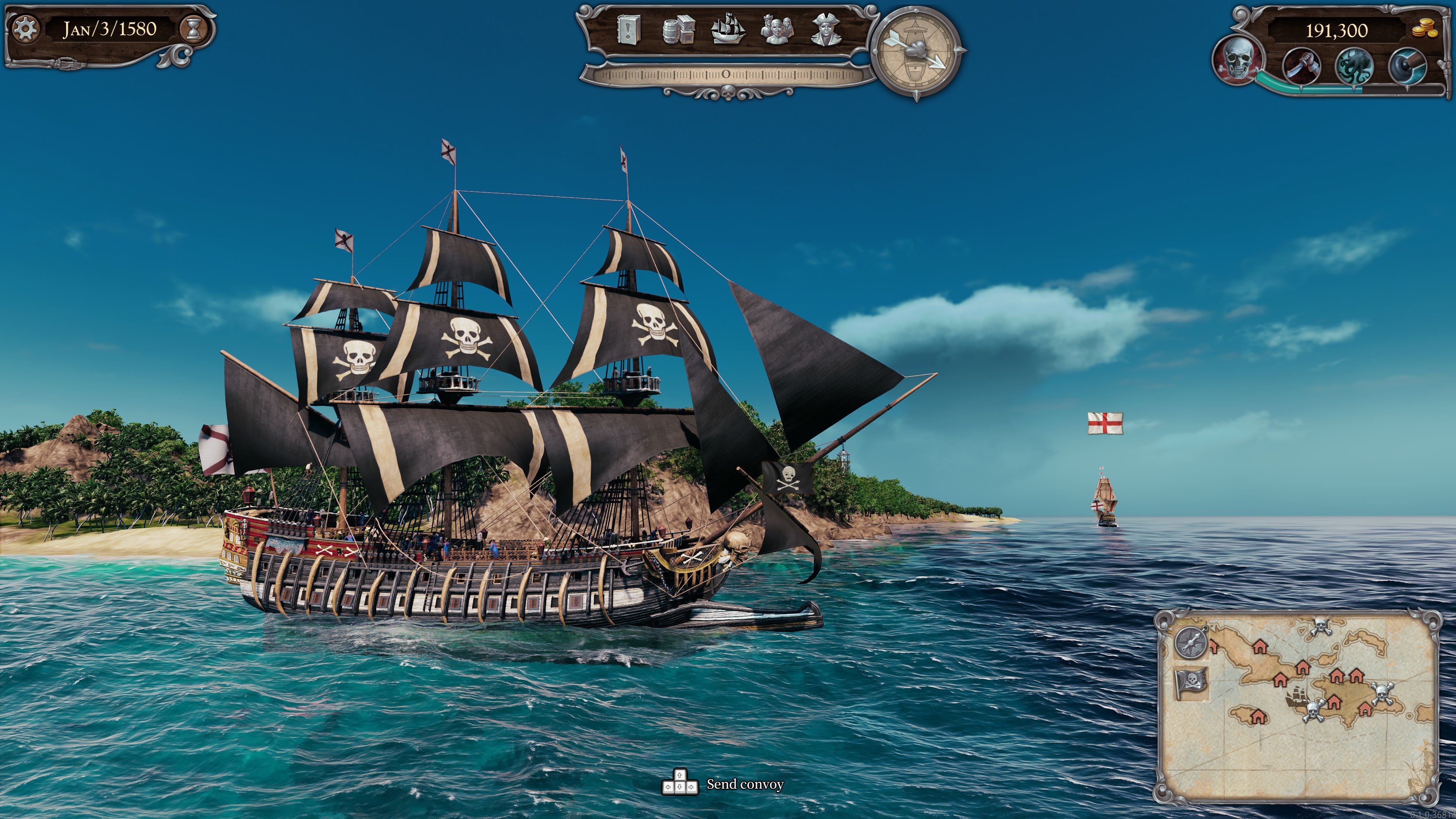Click the kraken threshold icon

coord(1354,66)
